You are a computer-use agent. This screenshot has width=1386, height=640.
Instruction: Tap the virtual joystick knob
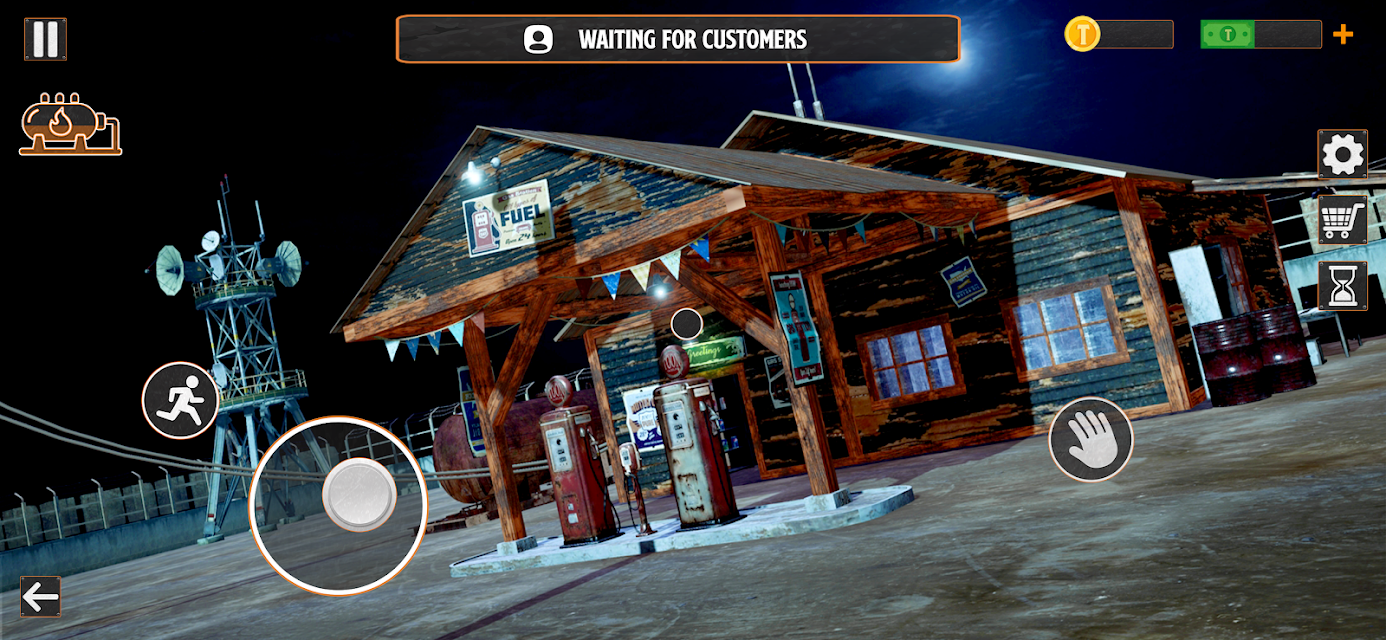pos(359,494)
